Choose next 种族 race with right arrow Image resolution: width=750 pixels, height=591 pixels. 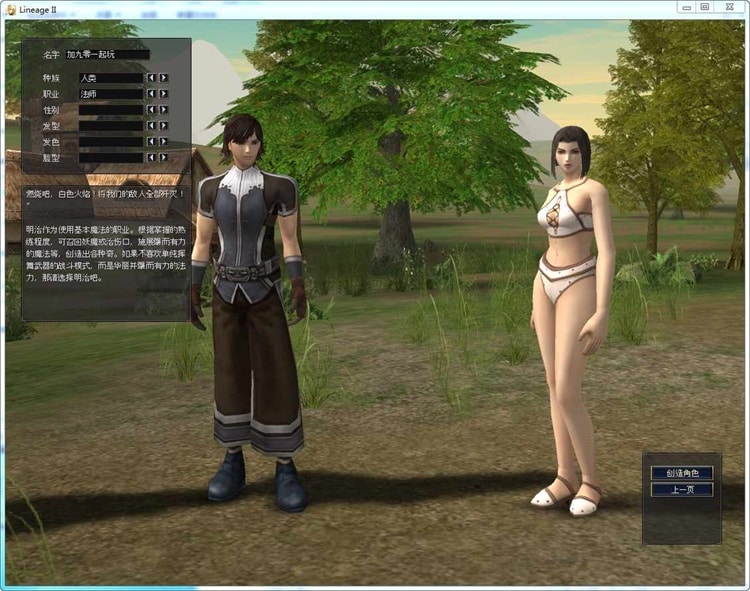[164, 77]
